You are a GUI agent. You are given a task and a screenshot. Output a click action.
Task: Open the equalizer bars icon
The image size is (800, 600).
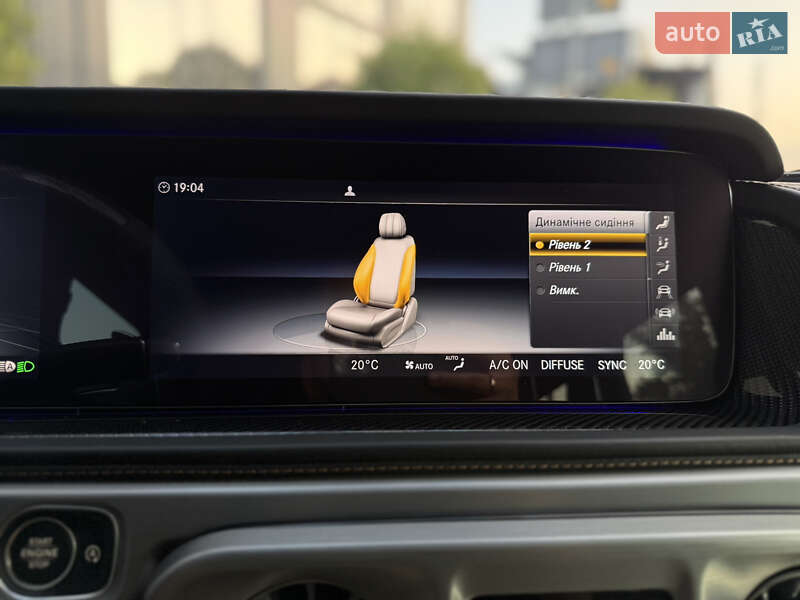click(x=664, y=334)
